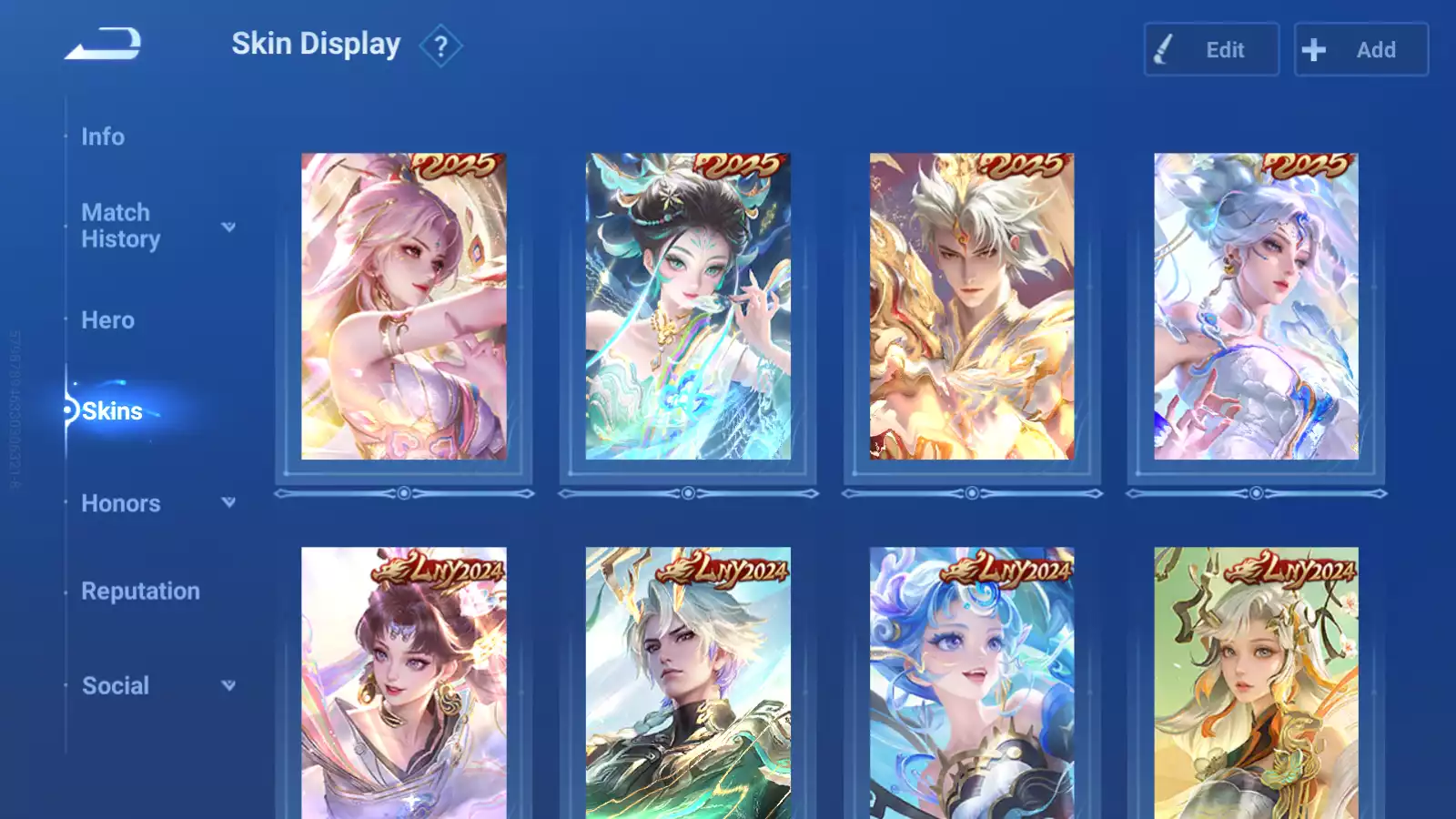Pick the silver-blue haired 2025 skin card
Viewport: 1456px width, 819px height.
(x=1256, y=307)
